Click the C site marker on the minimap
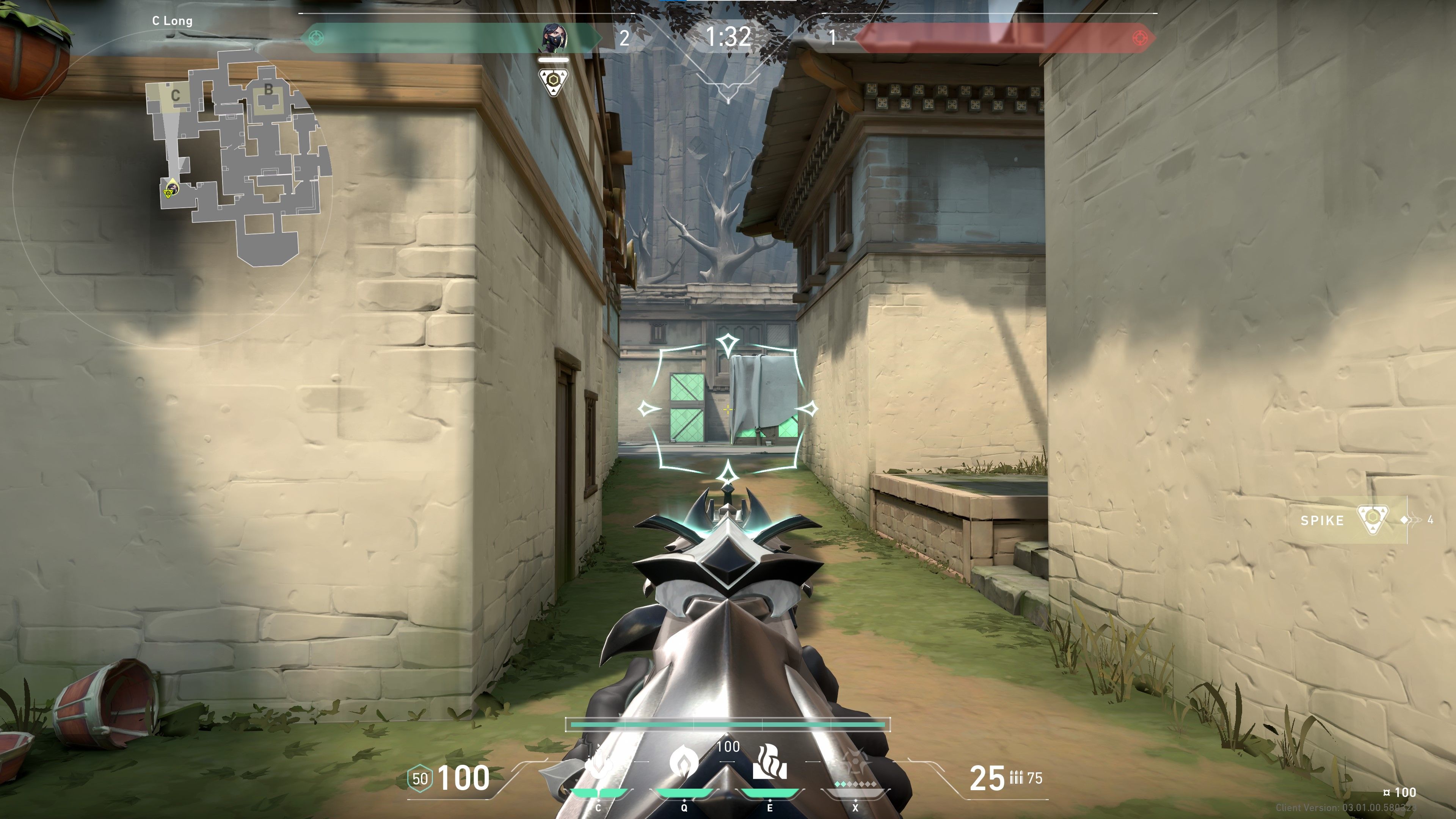This screenshot has height=819, width=1456. click(x=175, y=96)
